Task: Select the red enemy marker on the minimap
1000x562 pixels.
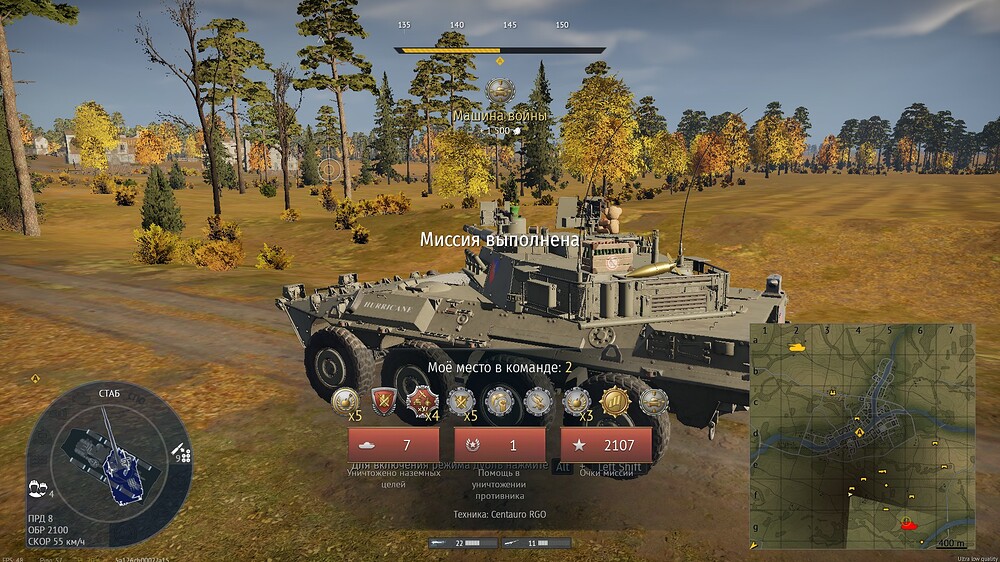Action: tap(908, 522)
